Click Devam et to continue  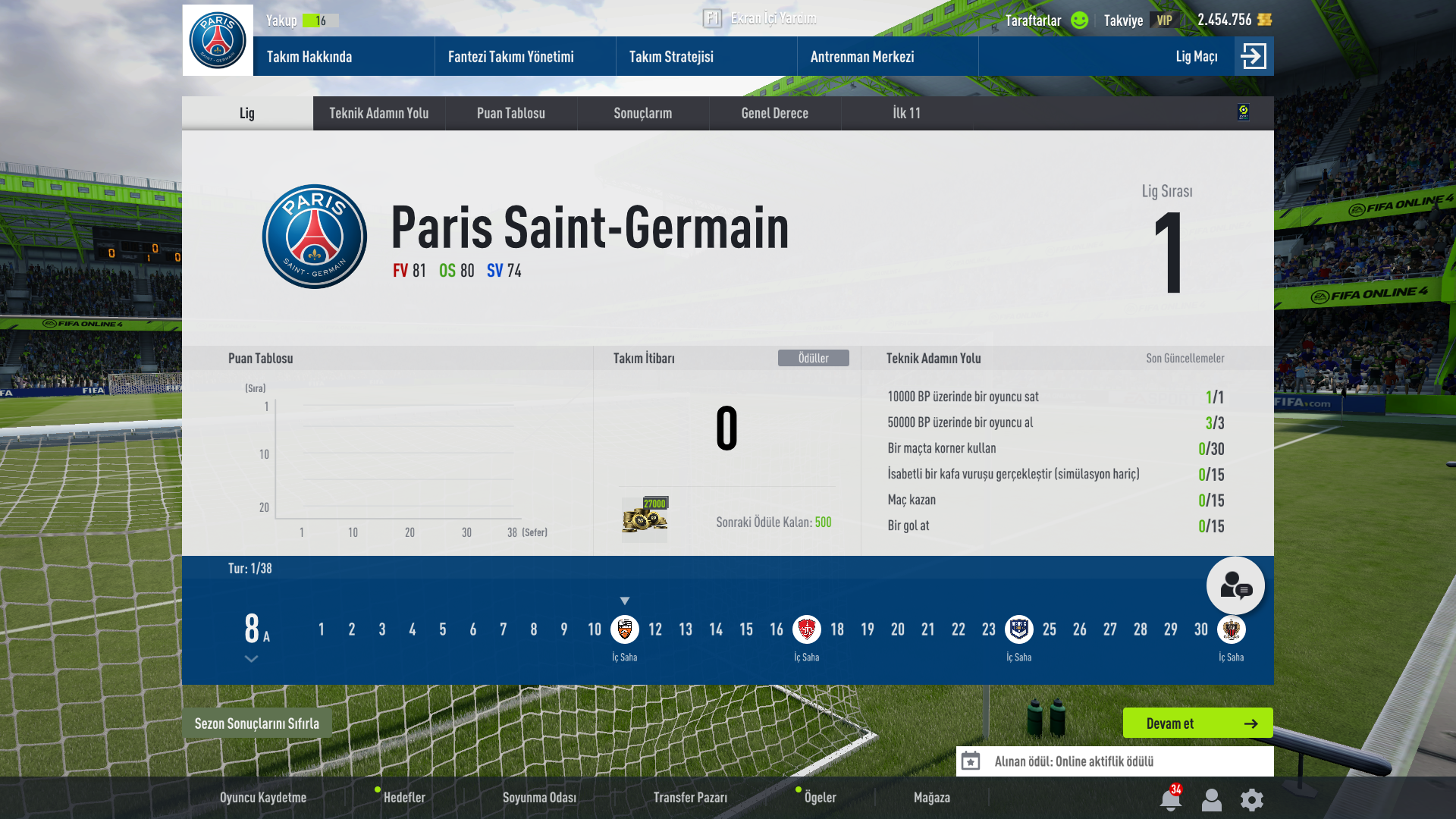point(1197,723)
